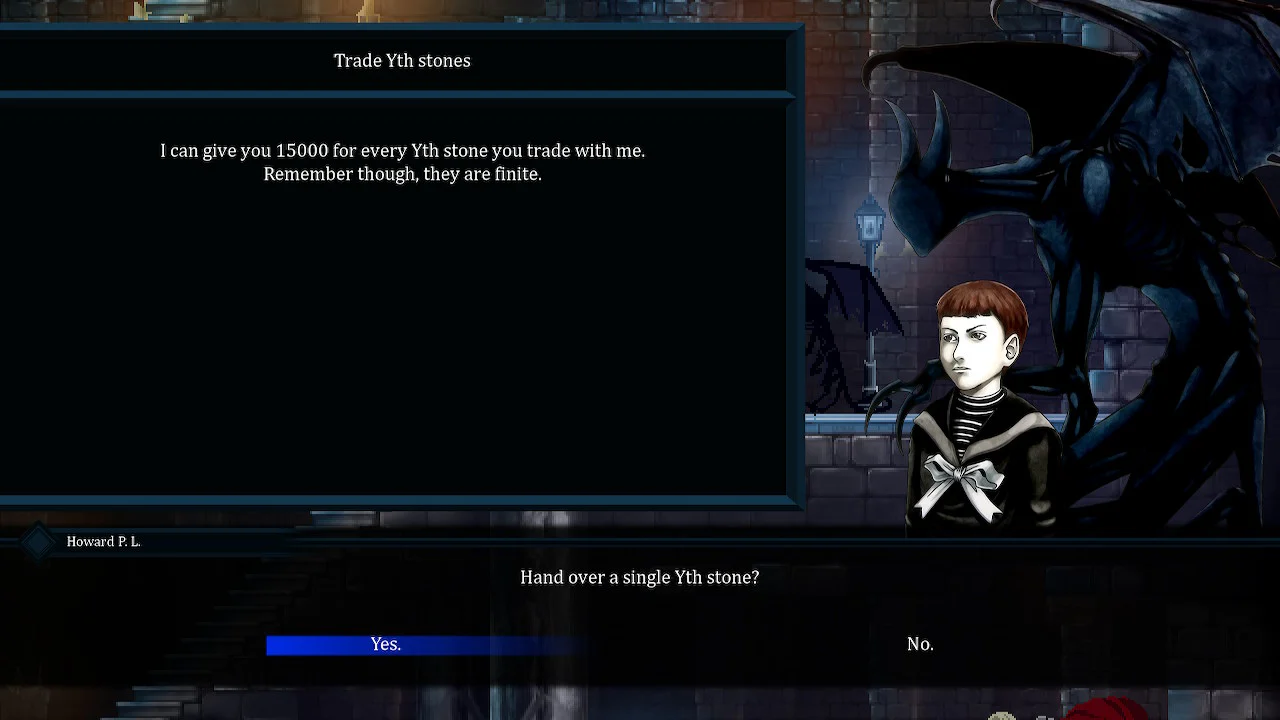Expand the Trade Yth stones dialog header
Screen dimensions: 1280x720
coord(402,60)
